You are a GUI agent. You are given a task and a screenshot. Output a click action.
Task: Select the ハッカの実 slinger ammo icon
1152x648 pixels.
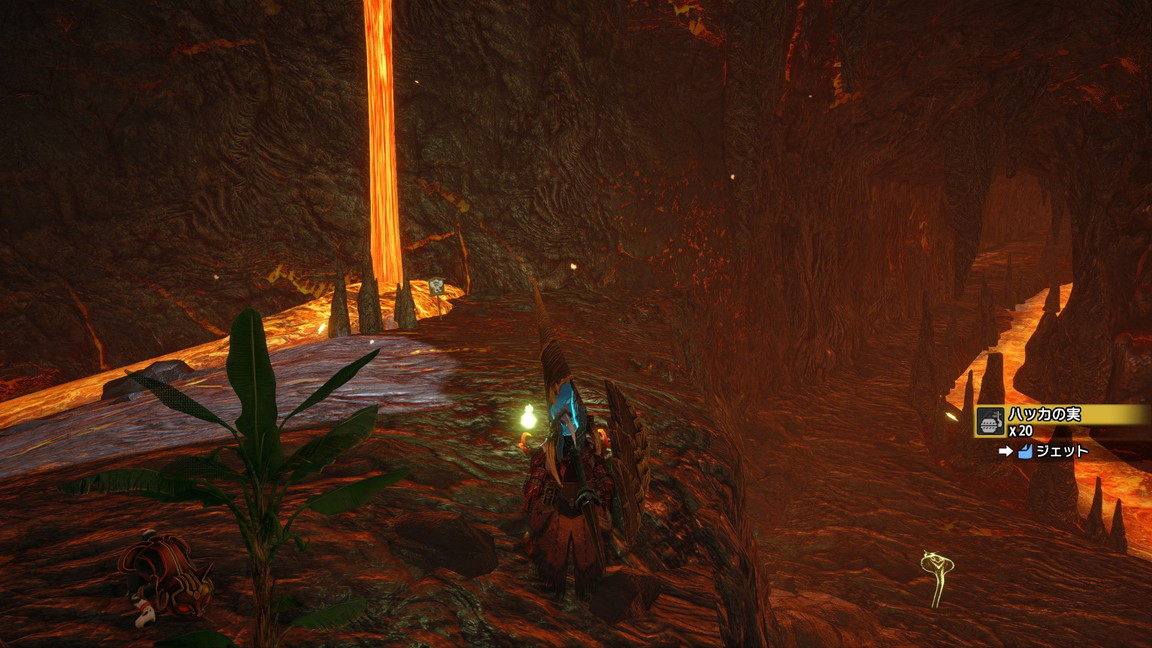990,422
